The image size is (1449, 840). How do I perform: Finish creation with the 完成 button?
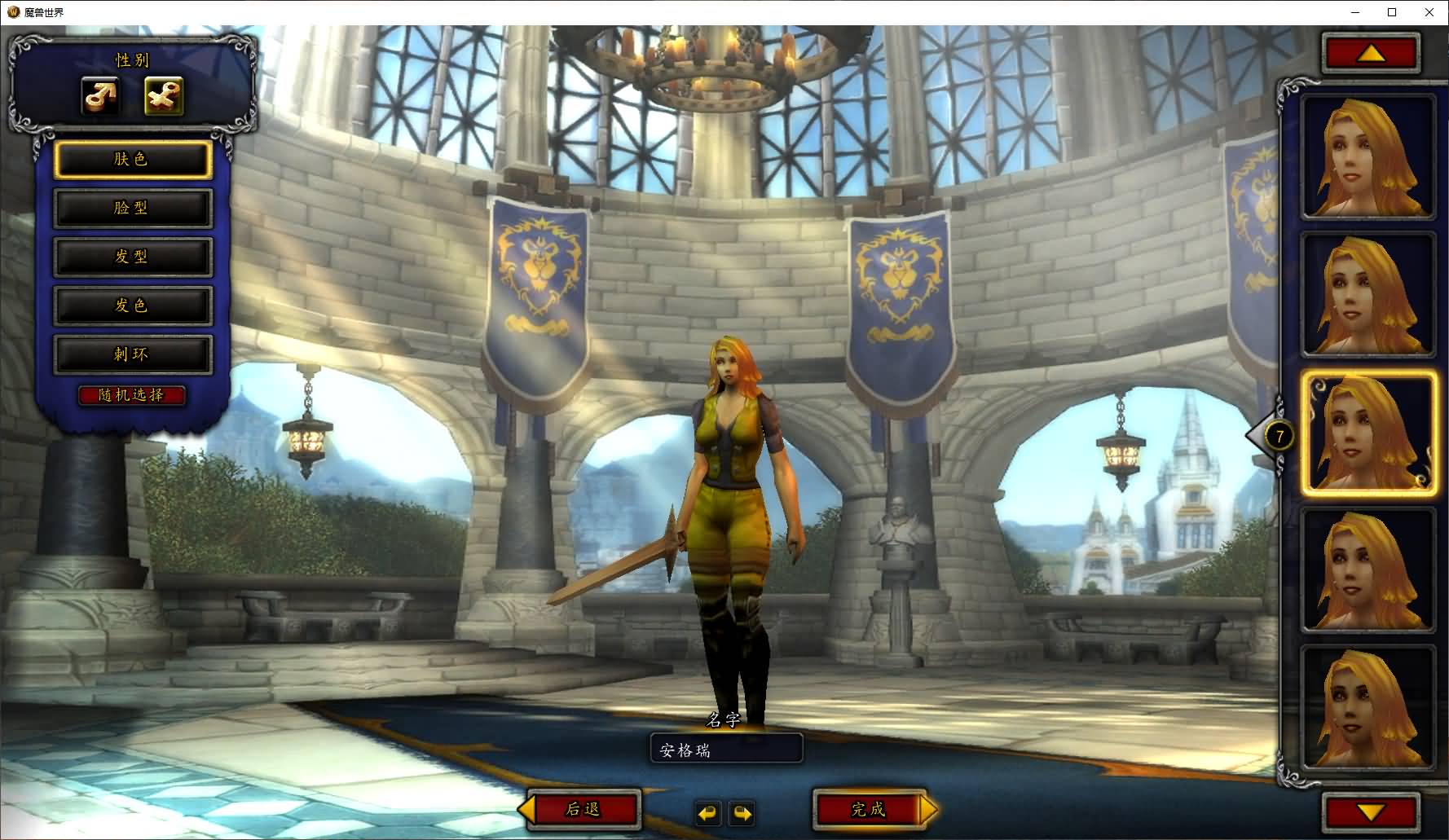(869, 809)
